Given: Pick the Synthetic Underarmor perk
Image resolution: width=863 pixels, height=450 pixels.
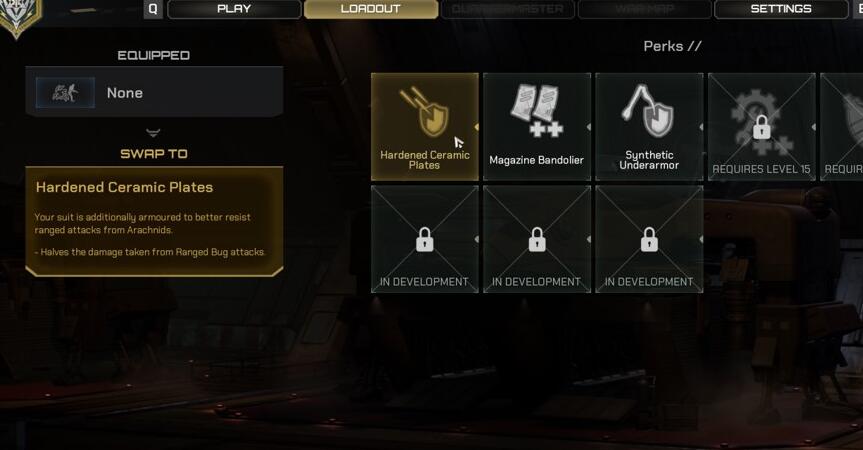Looking at the screenshot, I should click(649, 126).
